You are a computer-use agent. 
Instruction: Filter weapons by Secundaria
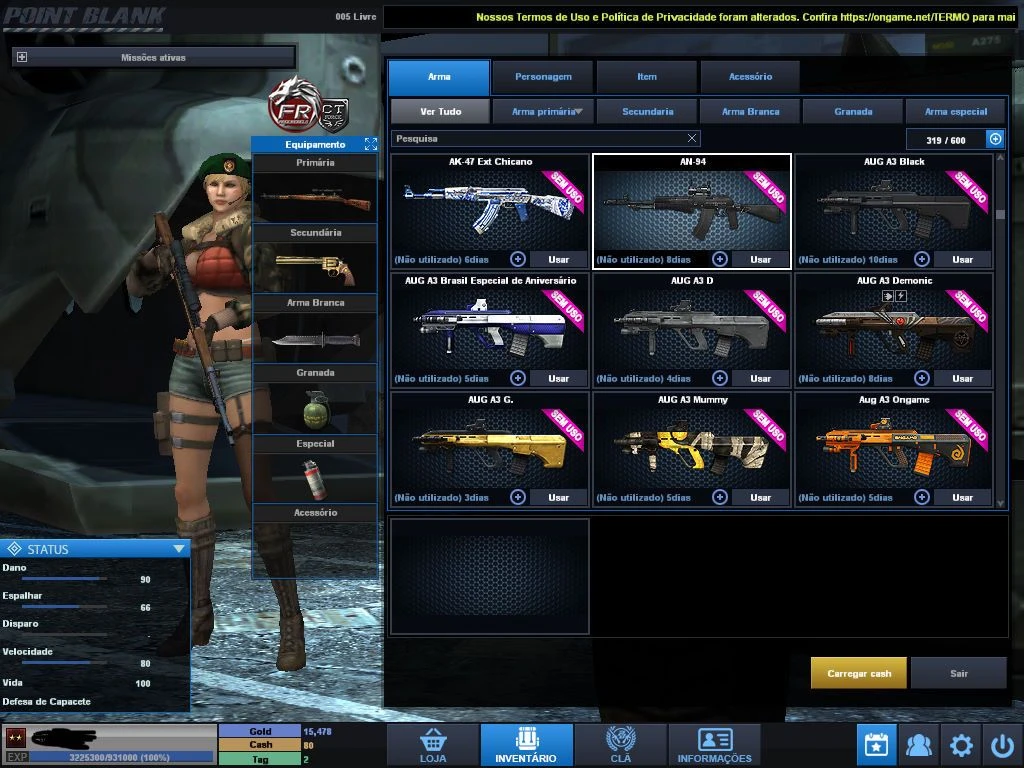647,112
